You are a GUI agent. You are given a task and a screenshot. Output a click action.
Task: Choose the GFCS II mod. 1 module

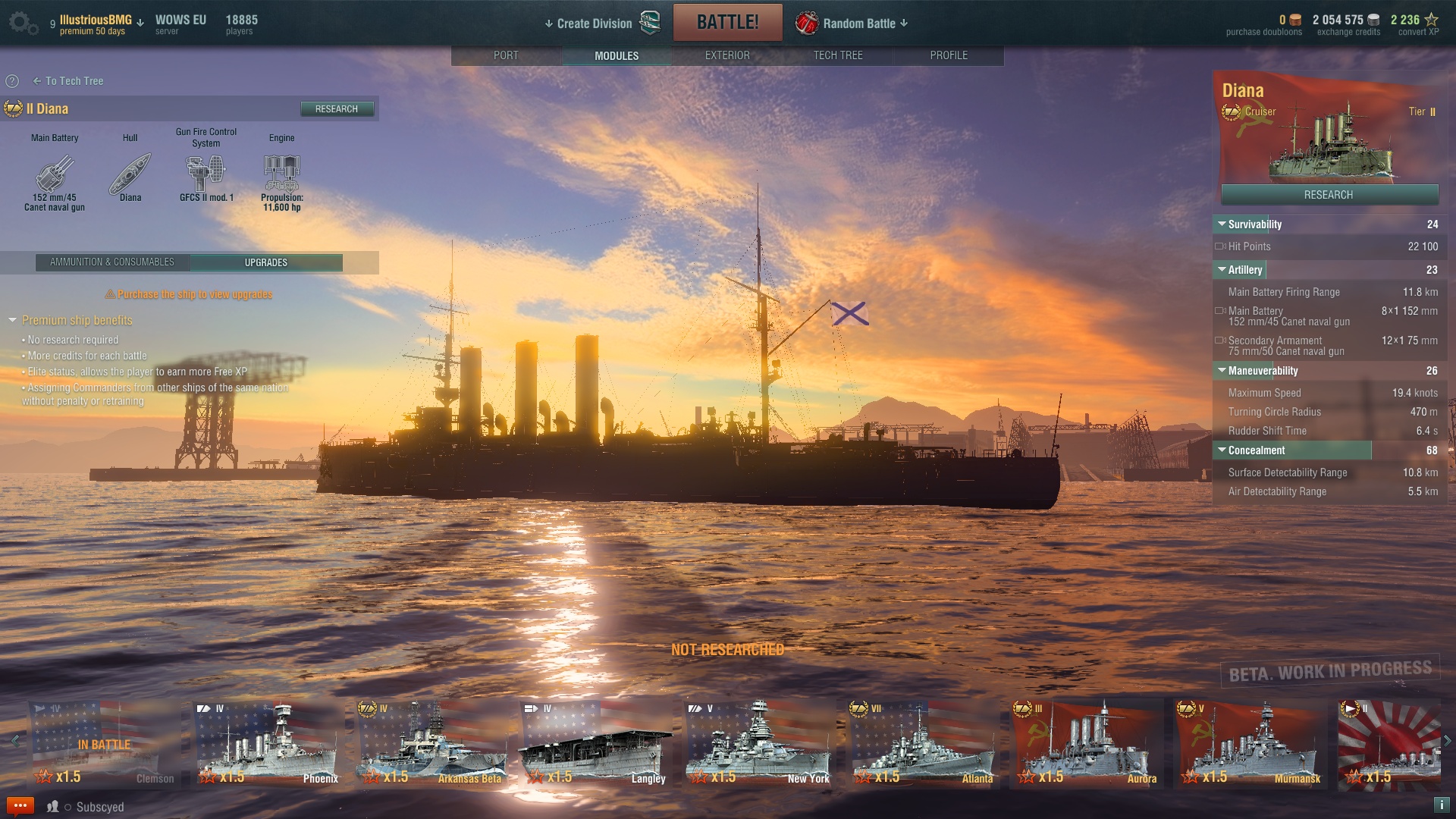click(206, 174)
